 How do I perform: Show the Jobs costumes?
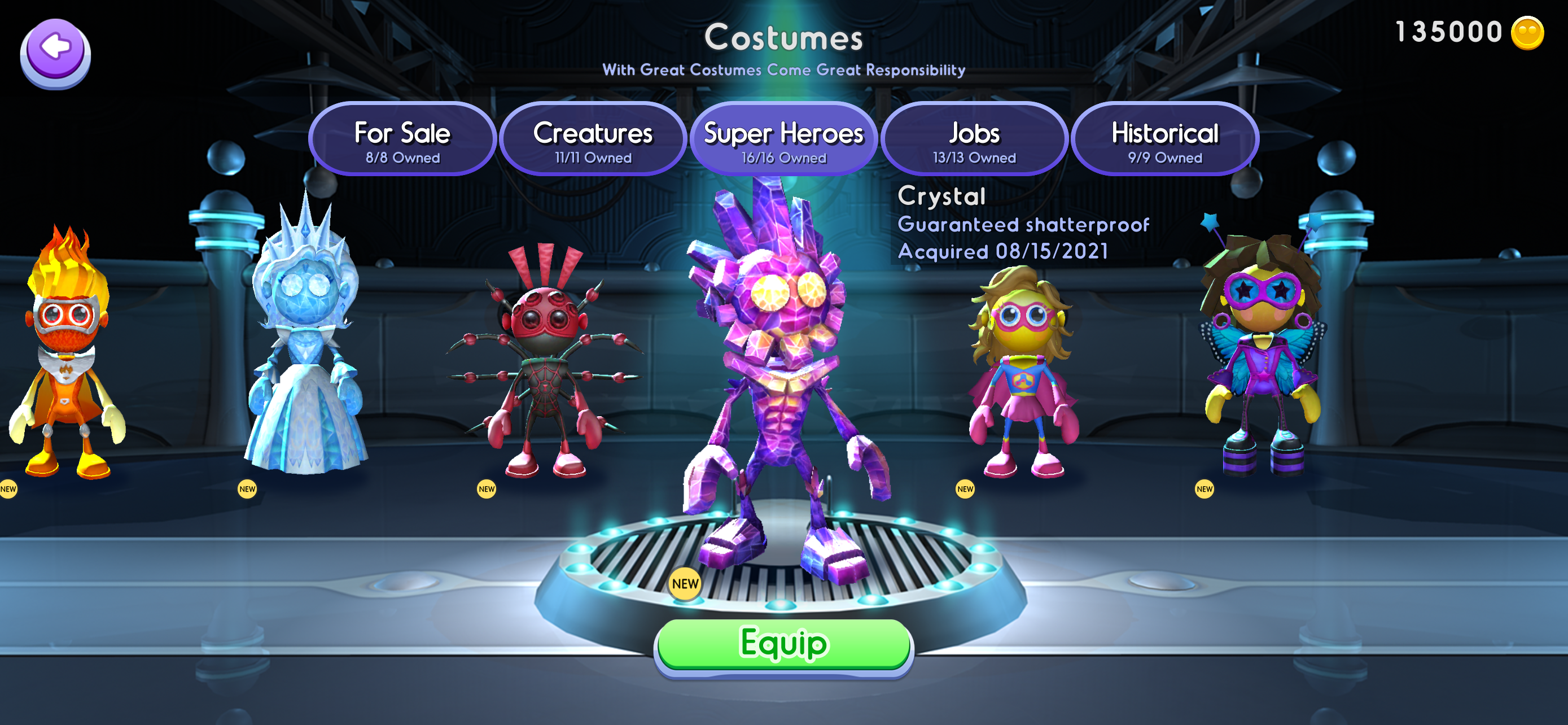click(x=974, y=140)
